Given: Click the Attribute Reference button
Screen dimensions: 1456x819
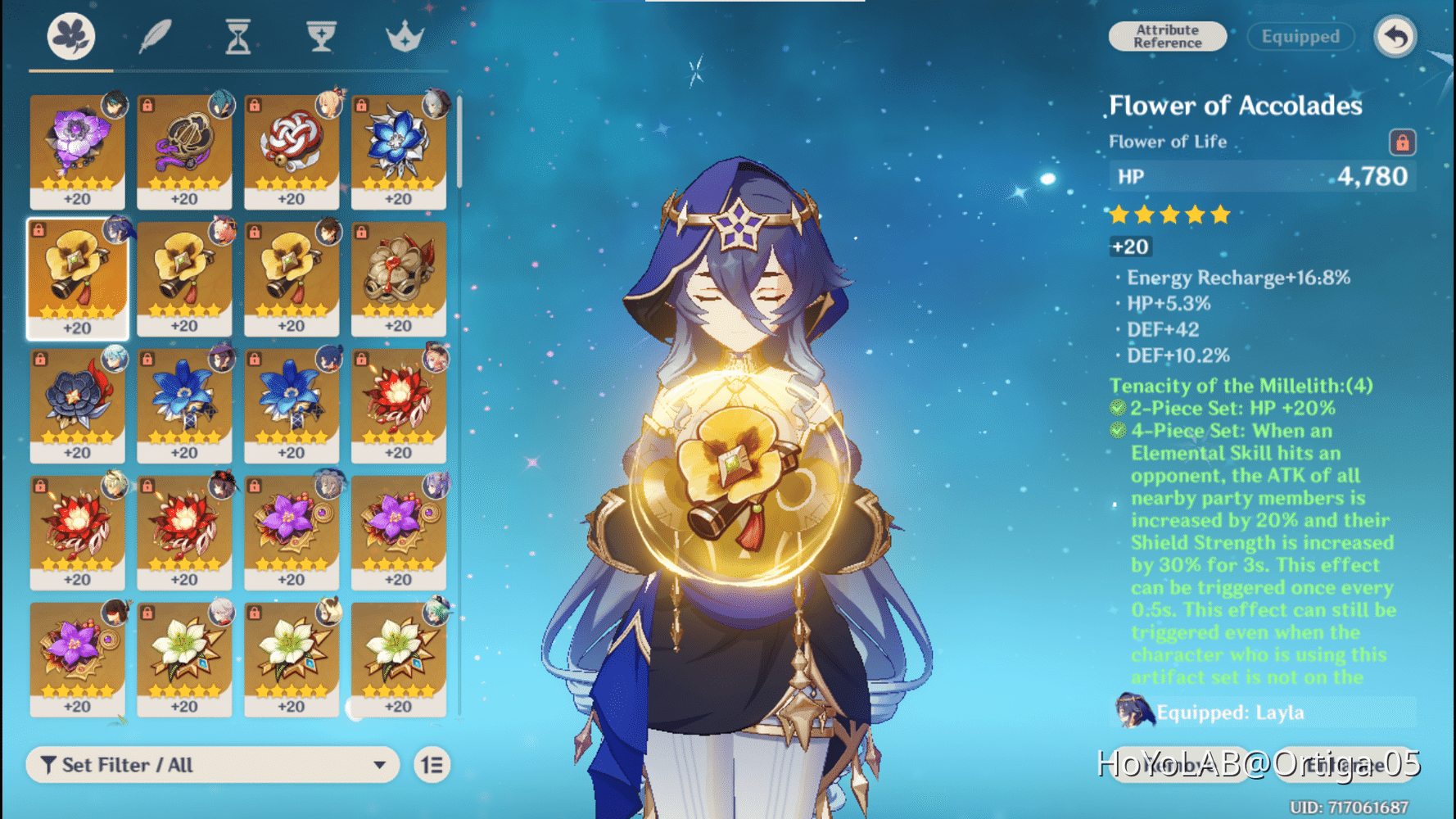Looking at the screenshot, I should tap(1166, 36).
